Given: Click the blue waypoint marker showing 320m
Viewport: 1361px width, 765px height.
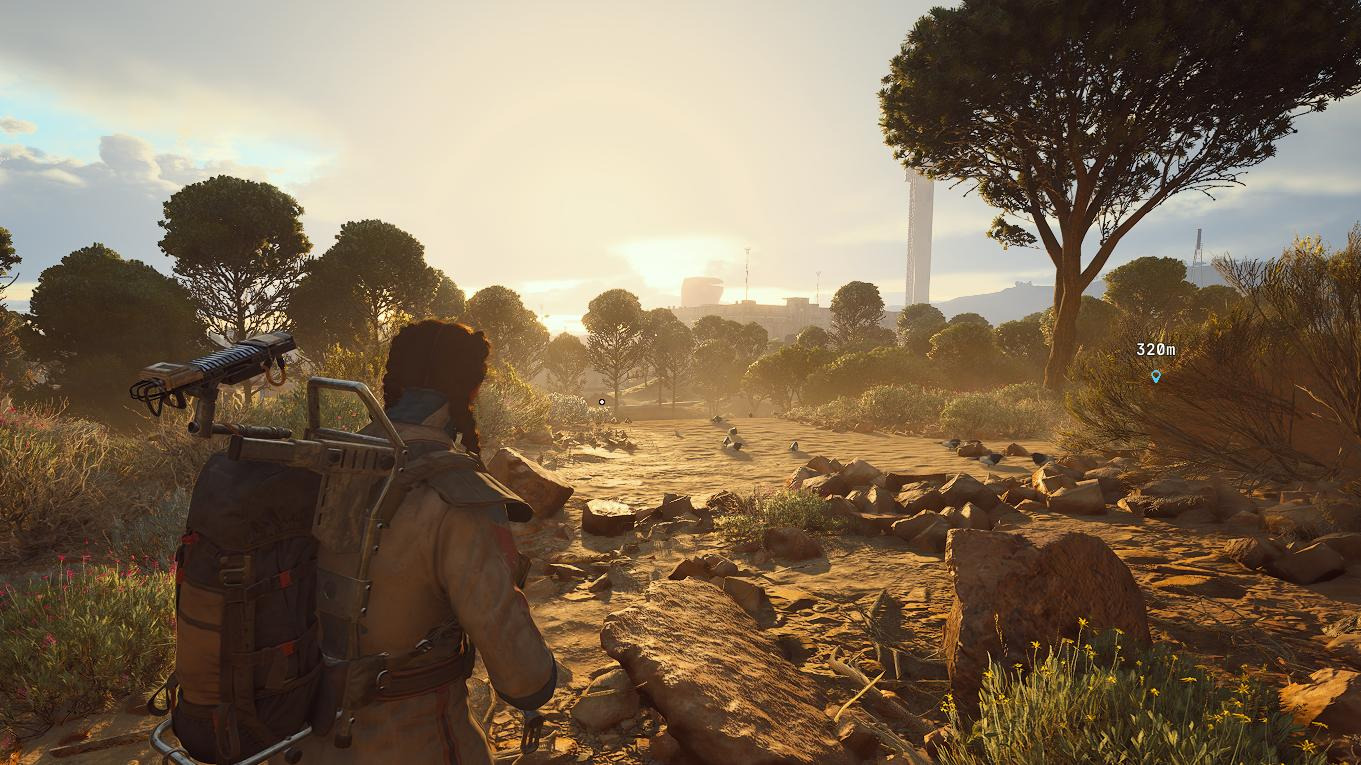Looking at the screenshot, I should click(1156, 376).
